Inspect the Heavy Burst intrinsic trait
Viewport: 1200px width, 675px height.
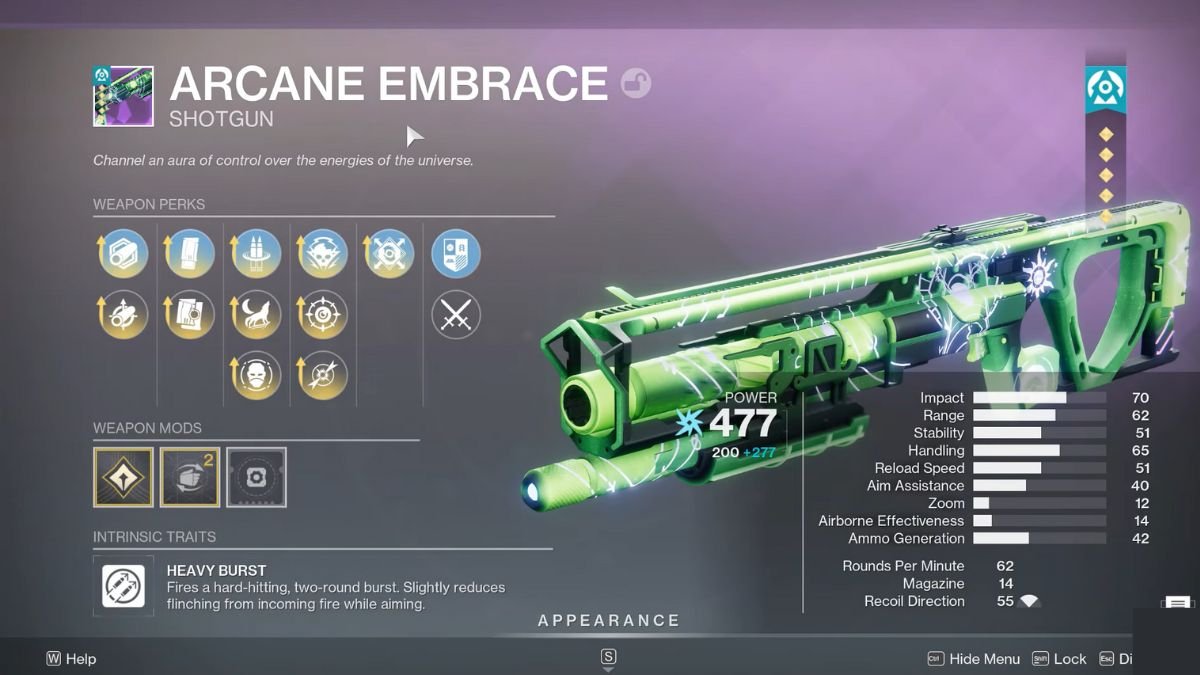124,586
